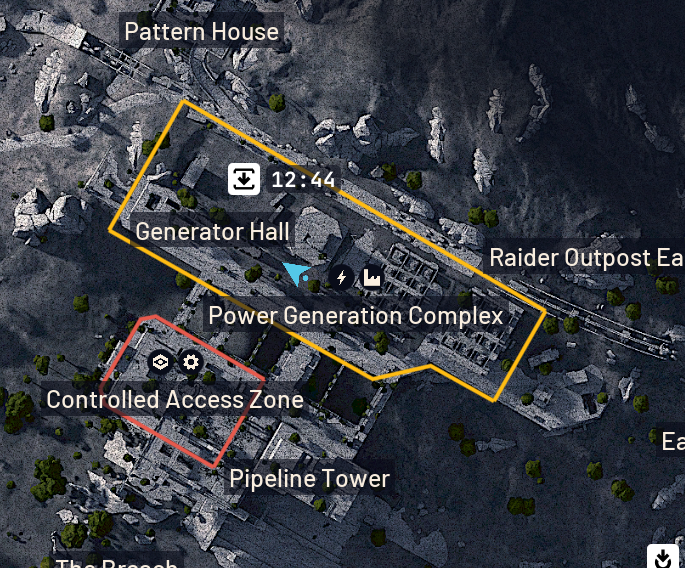This screenshot has width=685, height=568.
Task: Click the Pattern House location label
Action: pos(201,32)
